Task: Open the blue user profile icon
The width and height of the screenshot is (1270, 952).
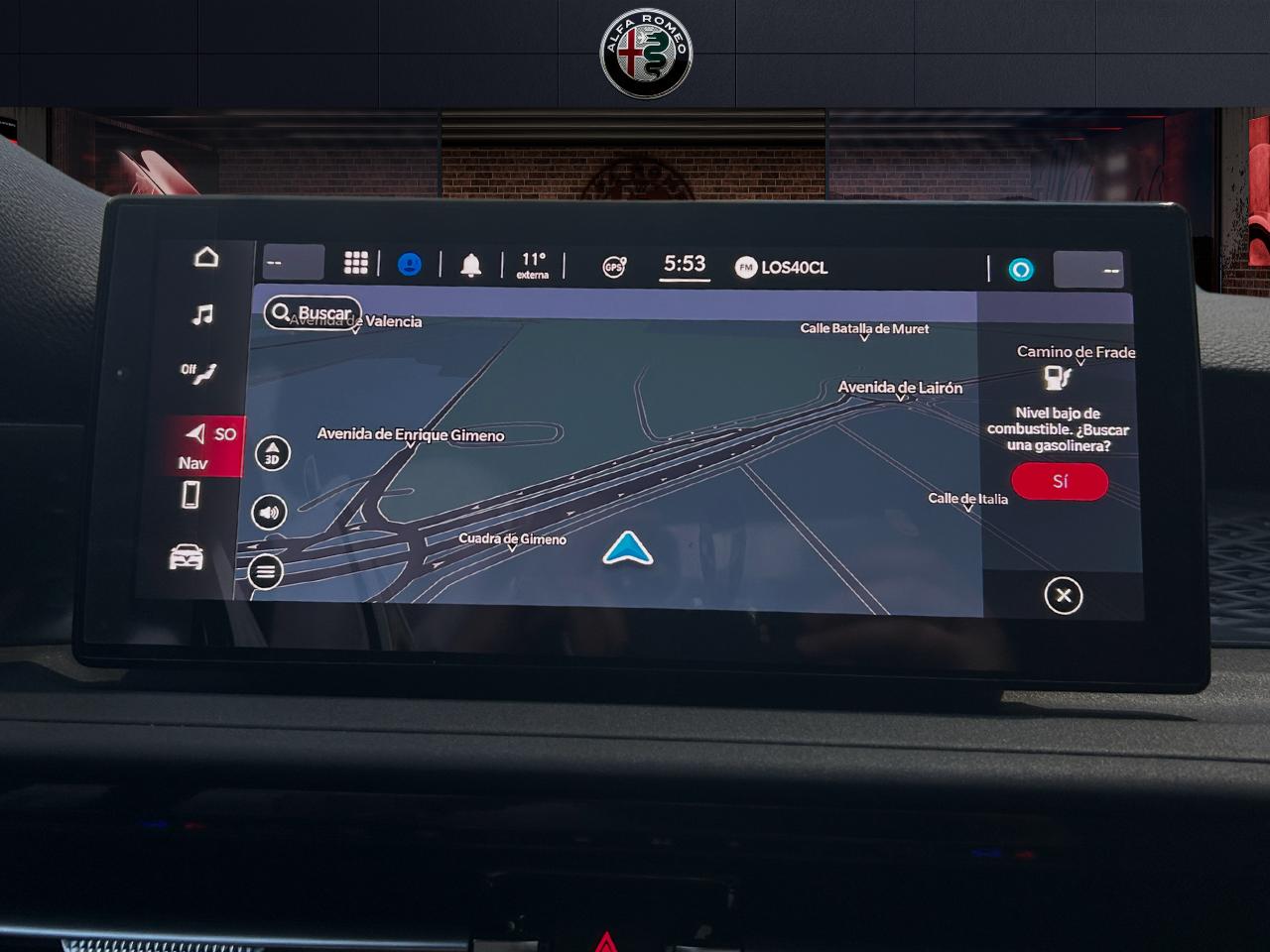Action: click(x=409, y=265)
